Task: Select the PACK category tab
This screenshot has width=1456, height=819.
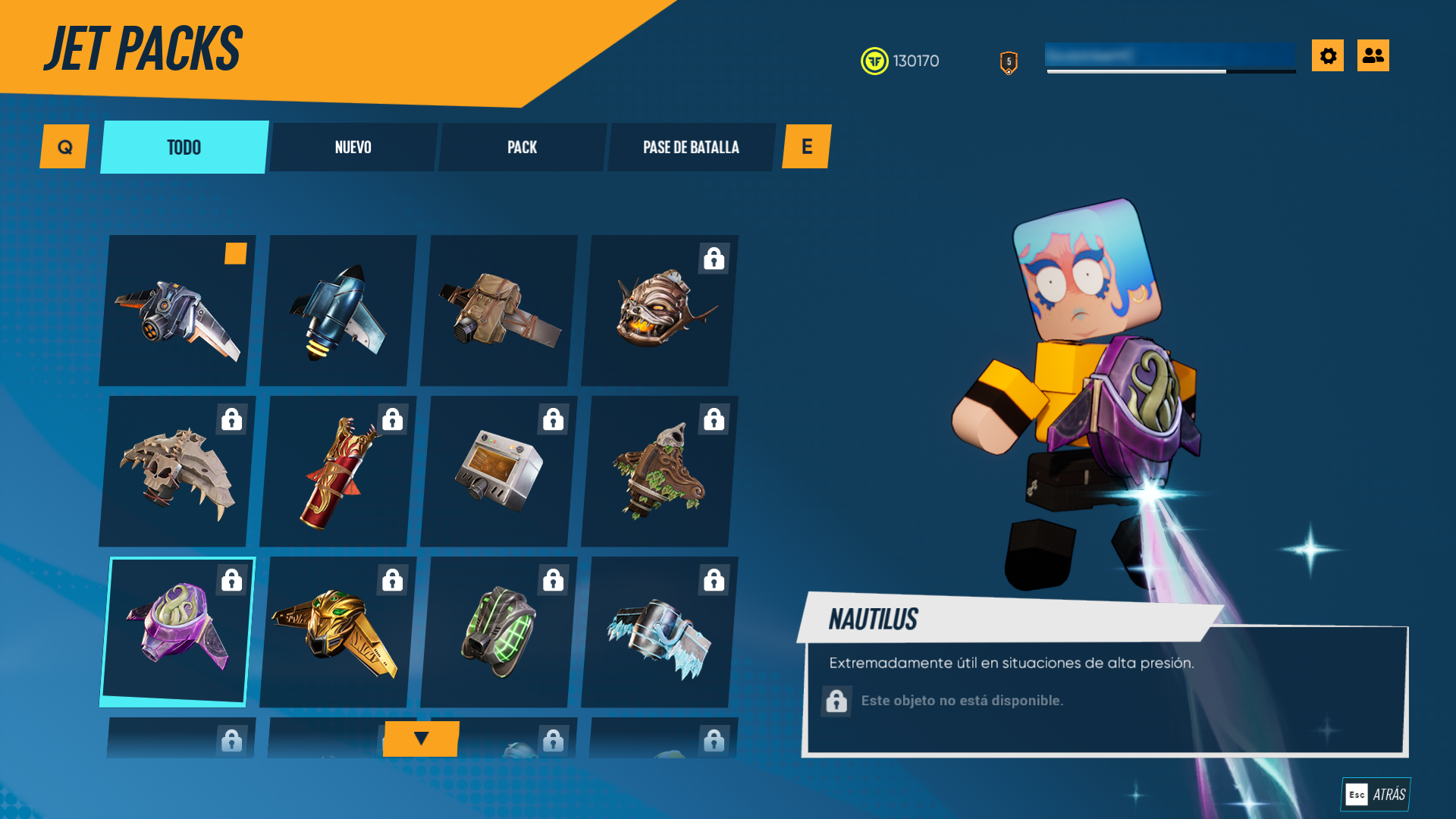Action: click(x=522, y=147)
